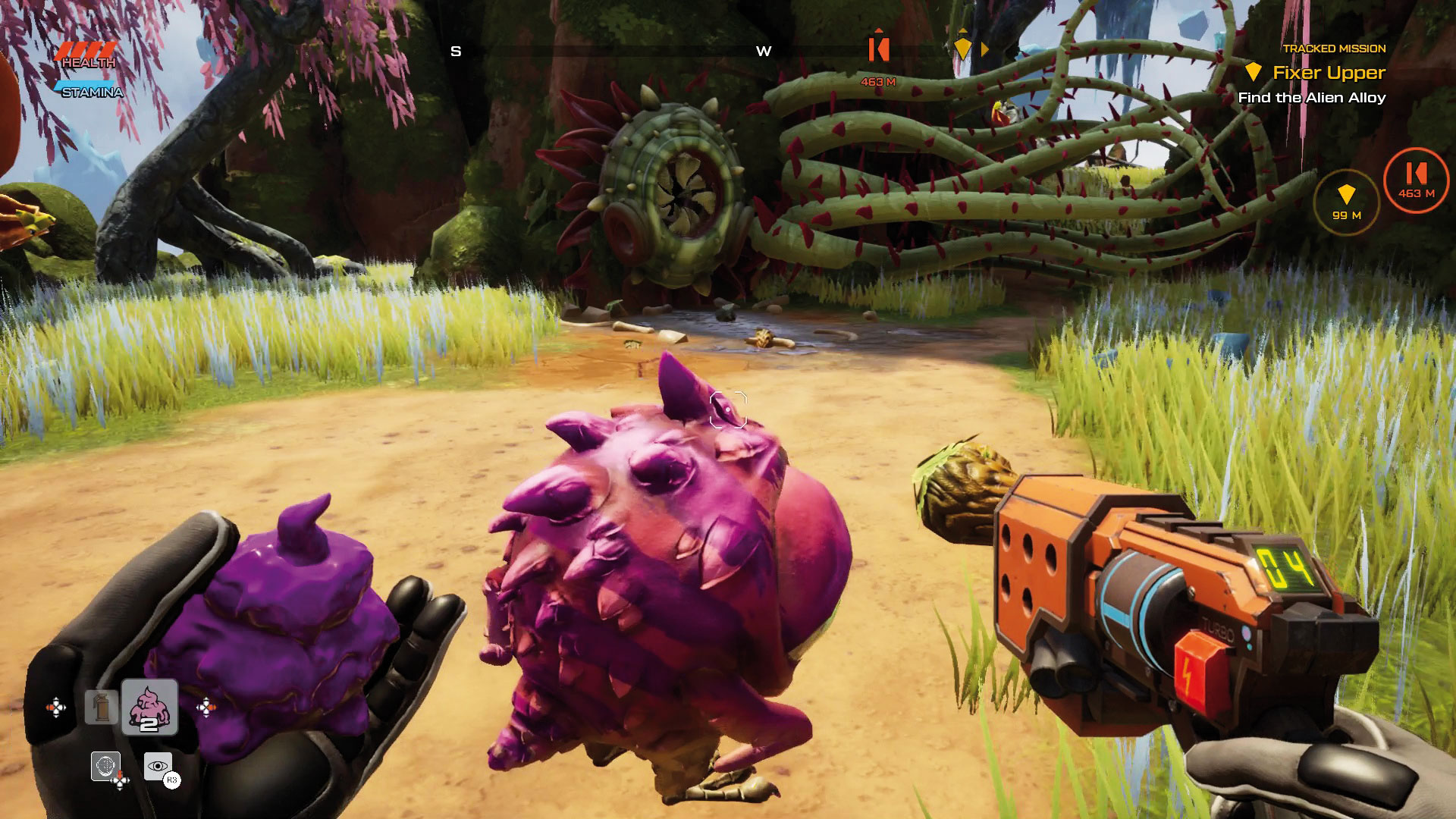Click the yellow 99 M mission waypoint circle
The height and width of the screenshot is (819, 1456).
tap(1346, 202)
